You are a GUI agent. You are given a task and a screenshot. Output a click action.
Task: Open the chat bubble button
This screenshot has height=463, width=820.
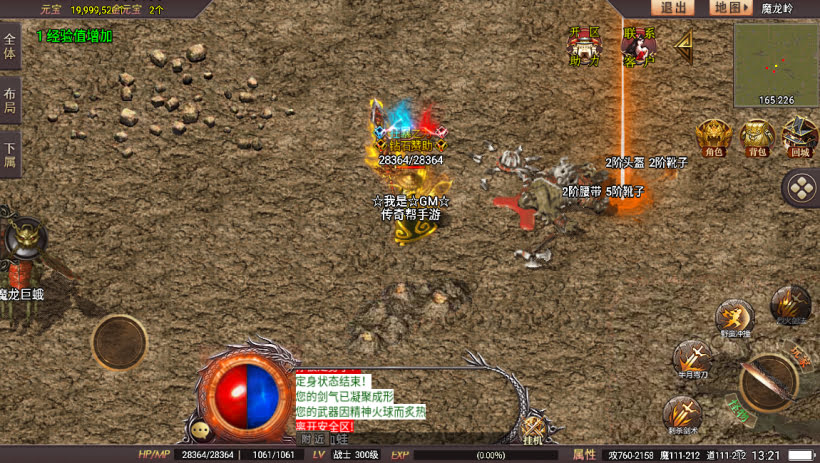202,430
